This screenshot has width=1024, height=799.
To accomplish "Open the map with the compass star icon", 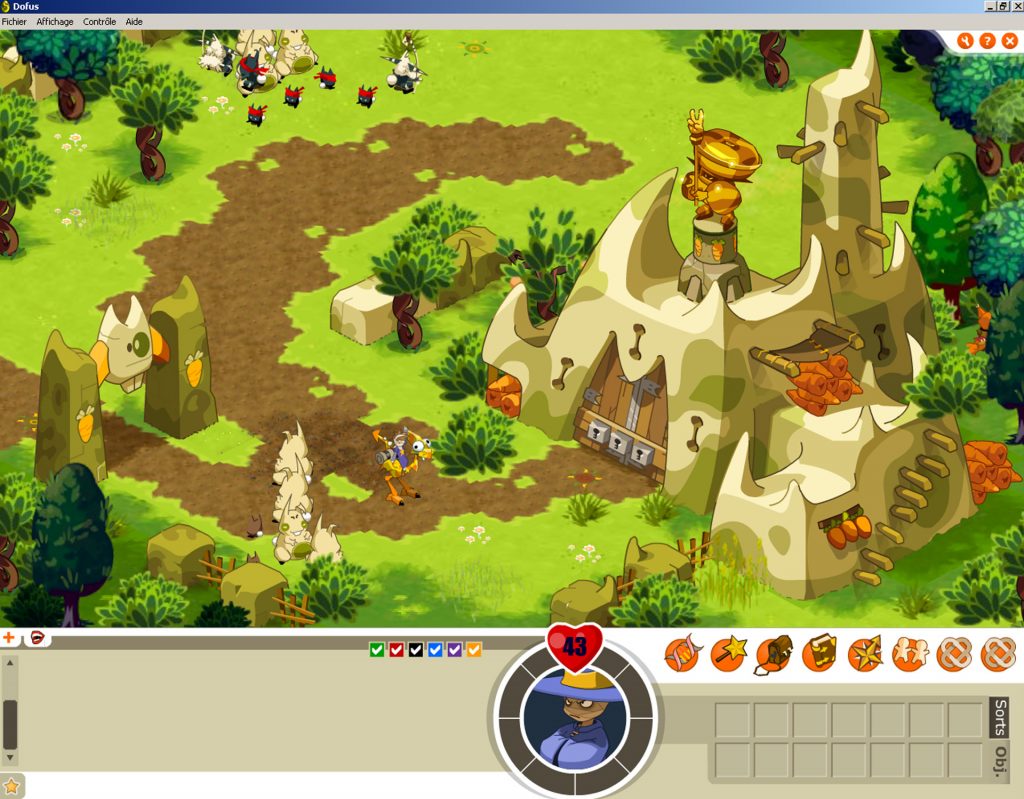I will (864, 655).
